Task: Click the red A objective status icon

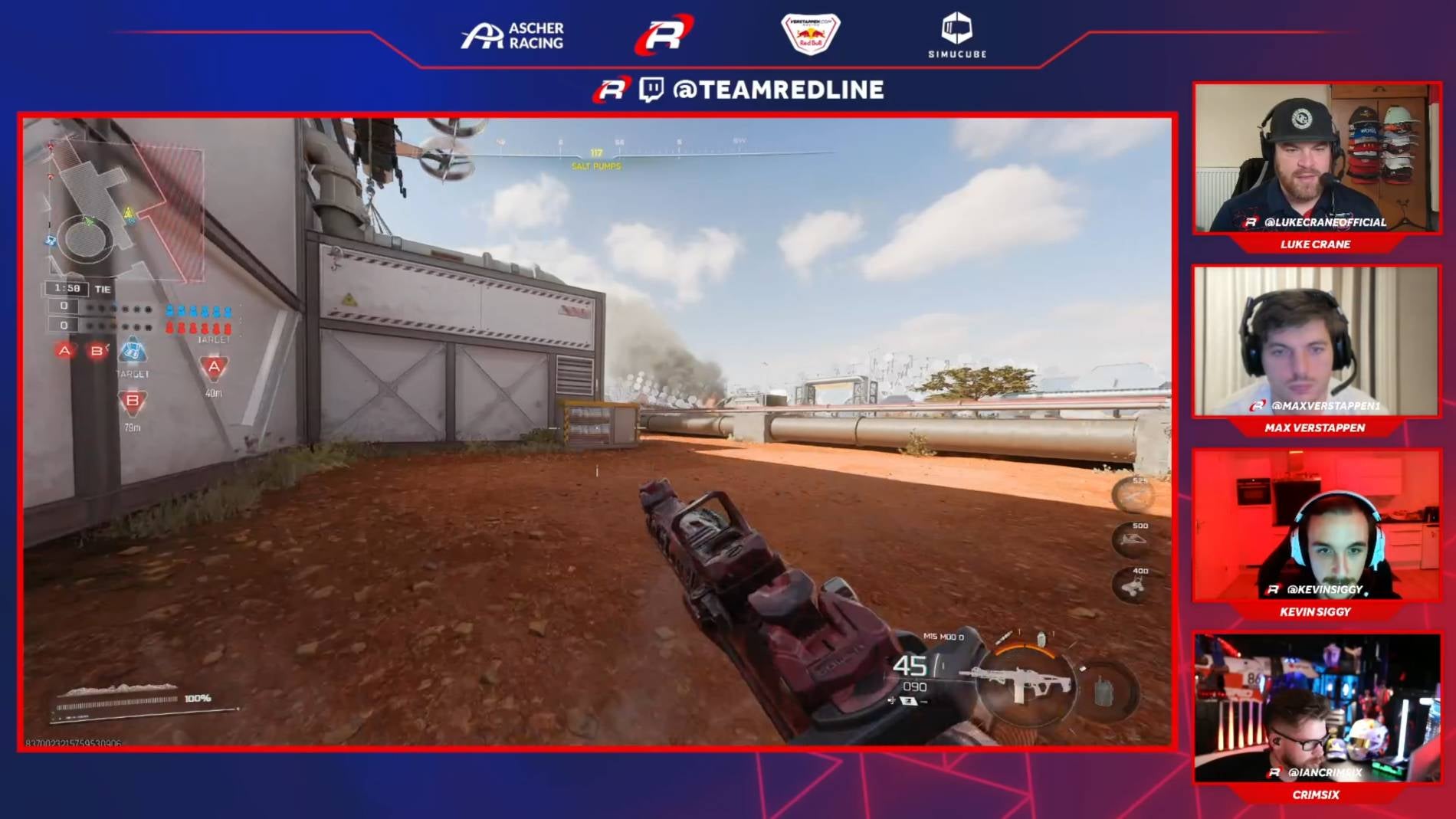Action: coord(65,351)
